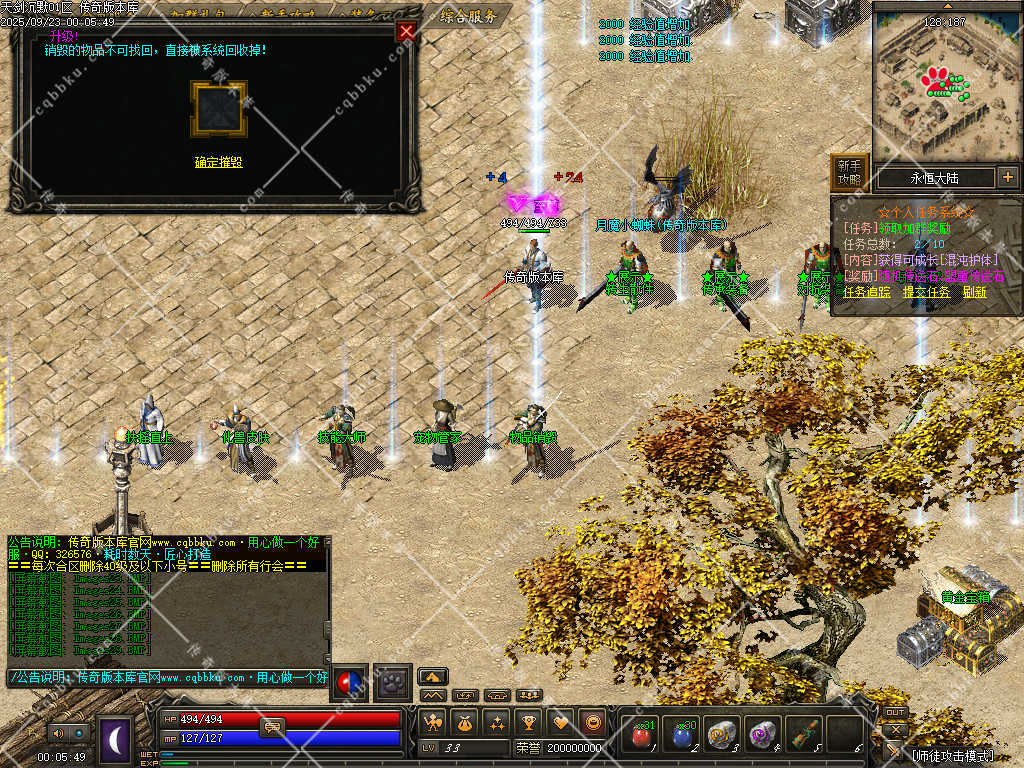Open the town minimap

click(946, 85)
